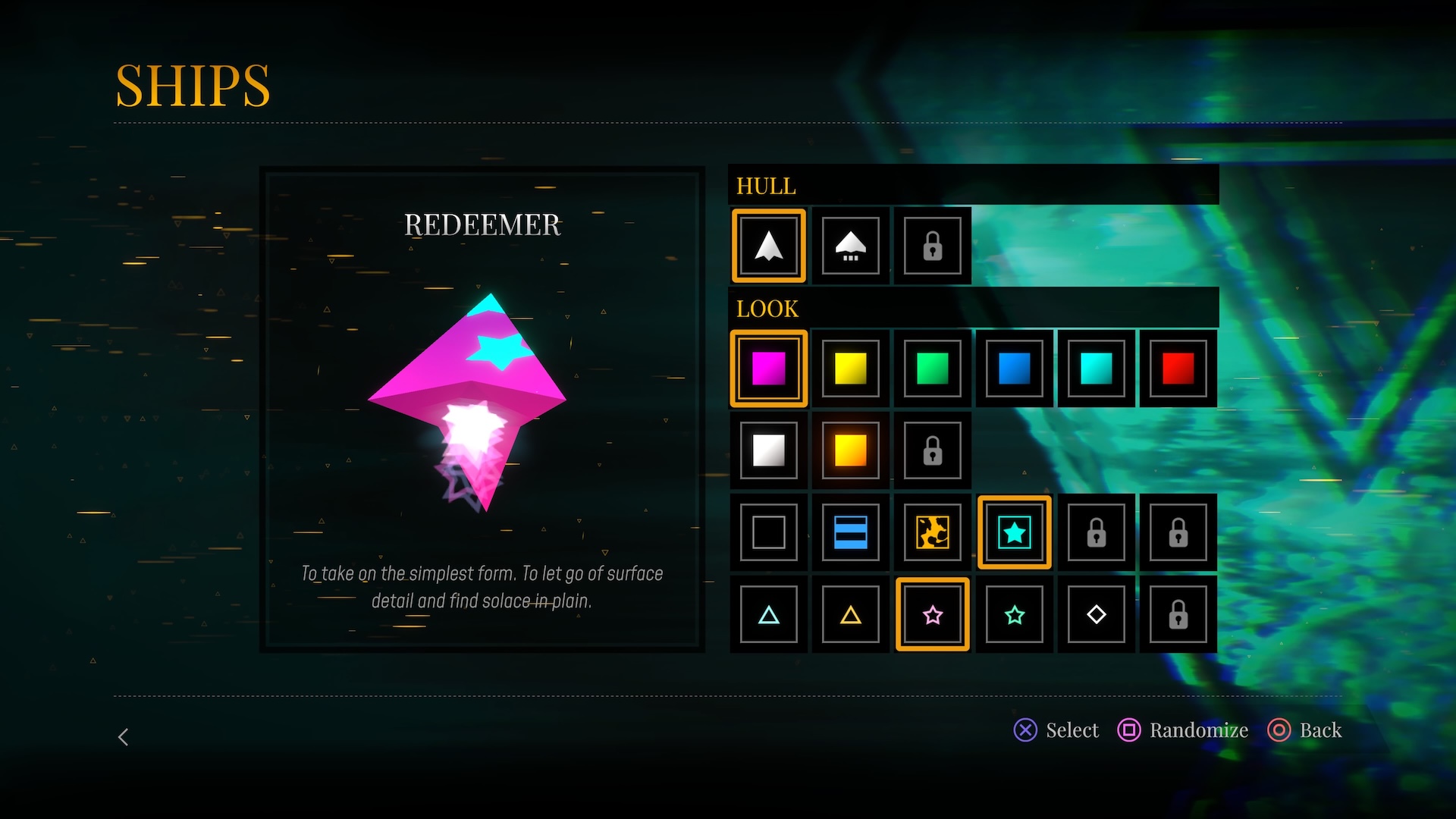Screen dimensions: 1456x819
Task: Apply the orange splotch camo pattern
Action: [x=932, y=532]
